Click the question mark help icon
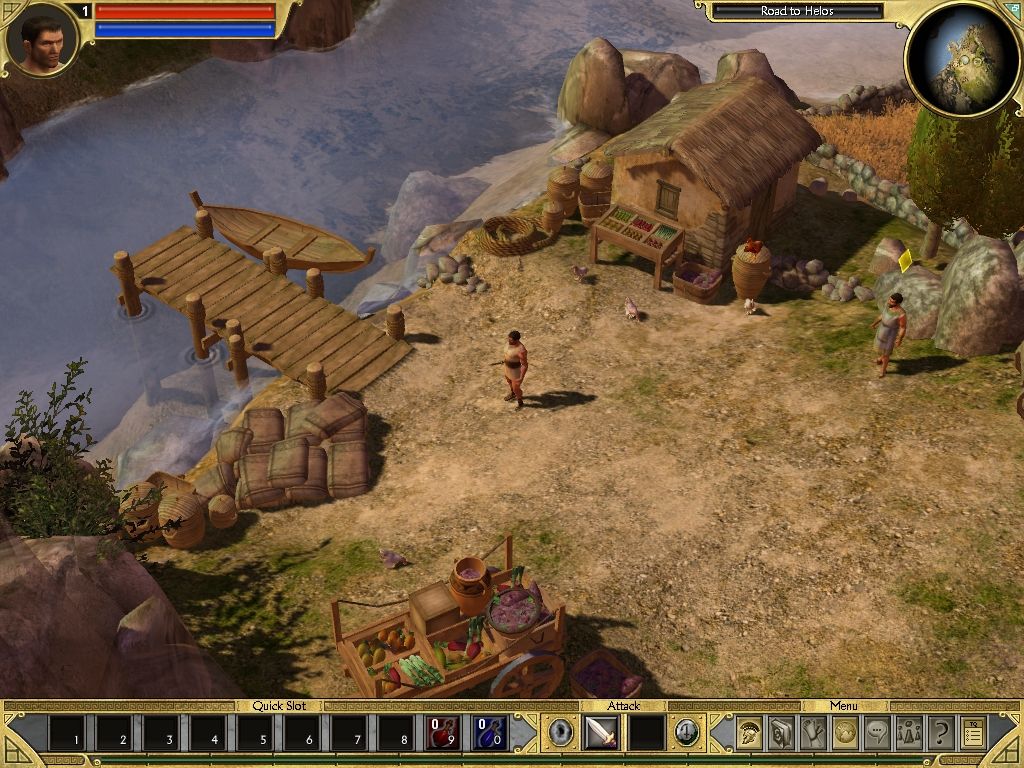This screenshot has width=1024, height=768. pos(941,733)
